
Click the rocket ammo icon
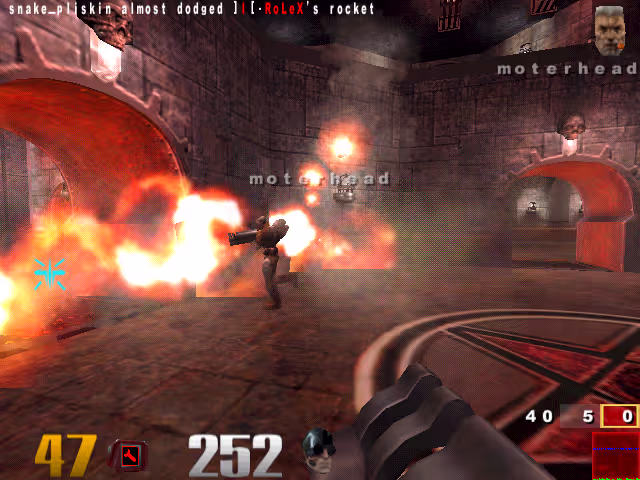tap(130, 456)
